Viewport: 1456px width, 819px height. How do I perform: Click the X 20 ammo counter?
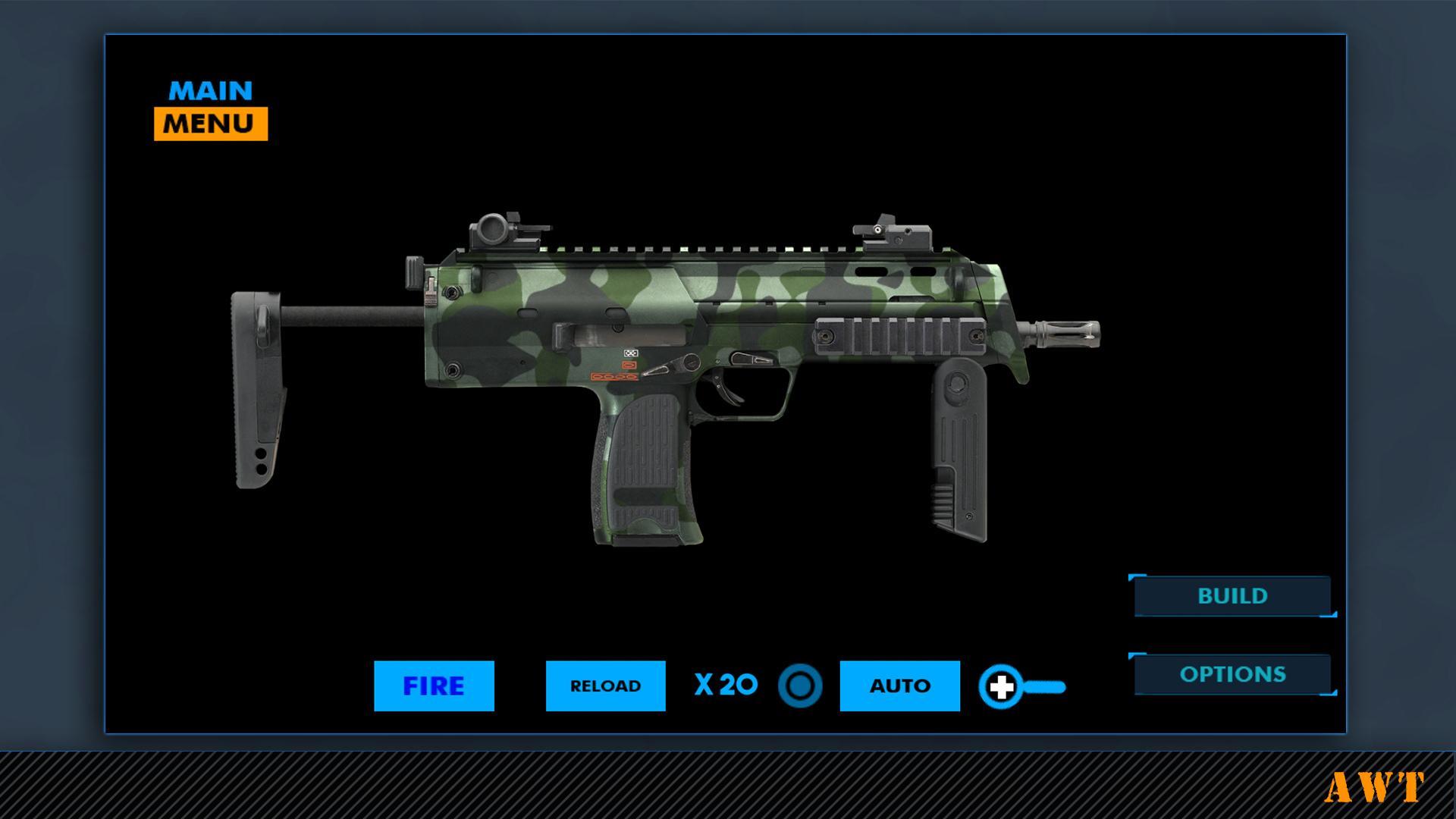click(x=723, y=685)
